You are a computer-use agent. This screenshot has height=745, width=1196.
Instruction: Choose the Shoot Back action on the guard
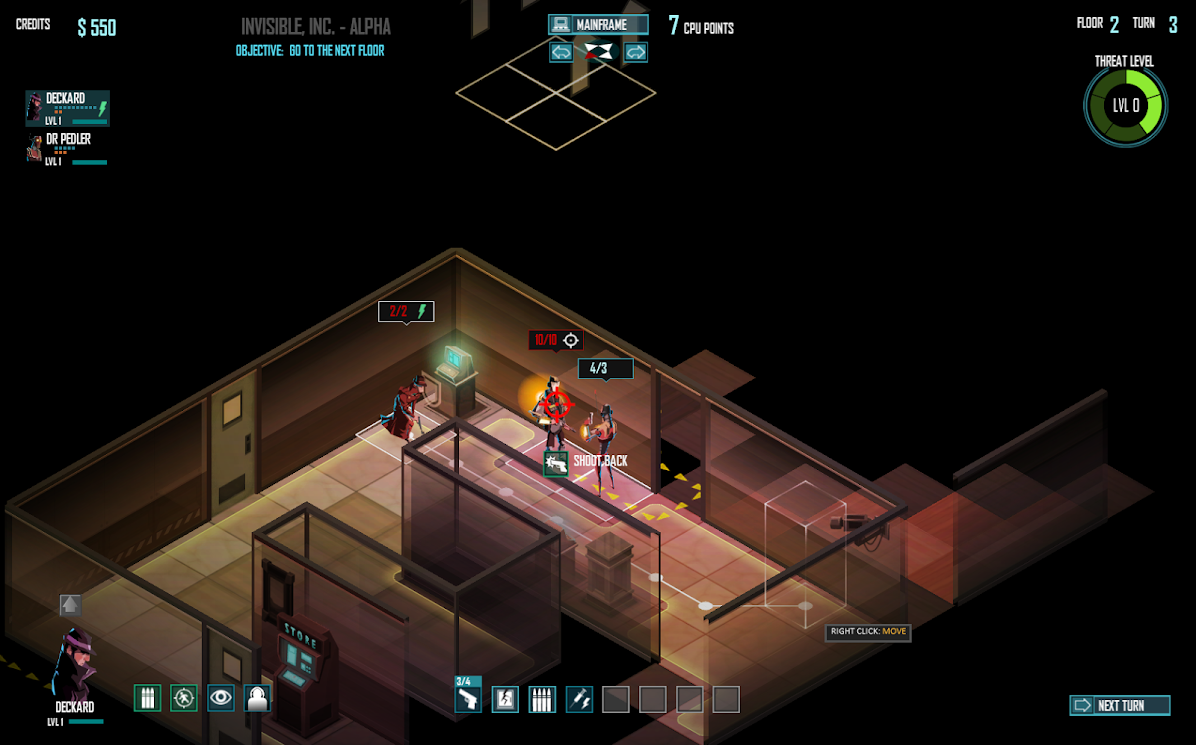tap(557, 463)
